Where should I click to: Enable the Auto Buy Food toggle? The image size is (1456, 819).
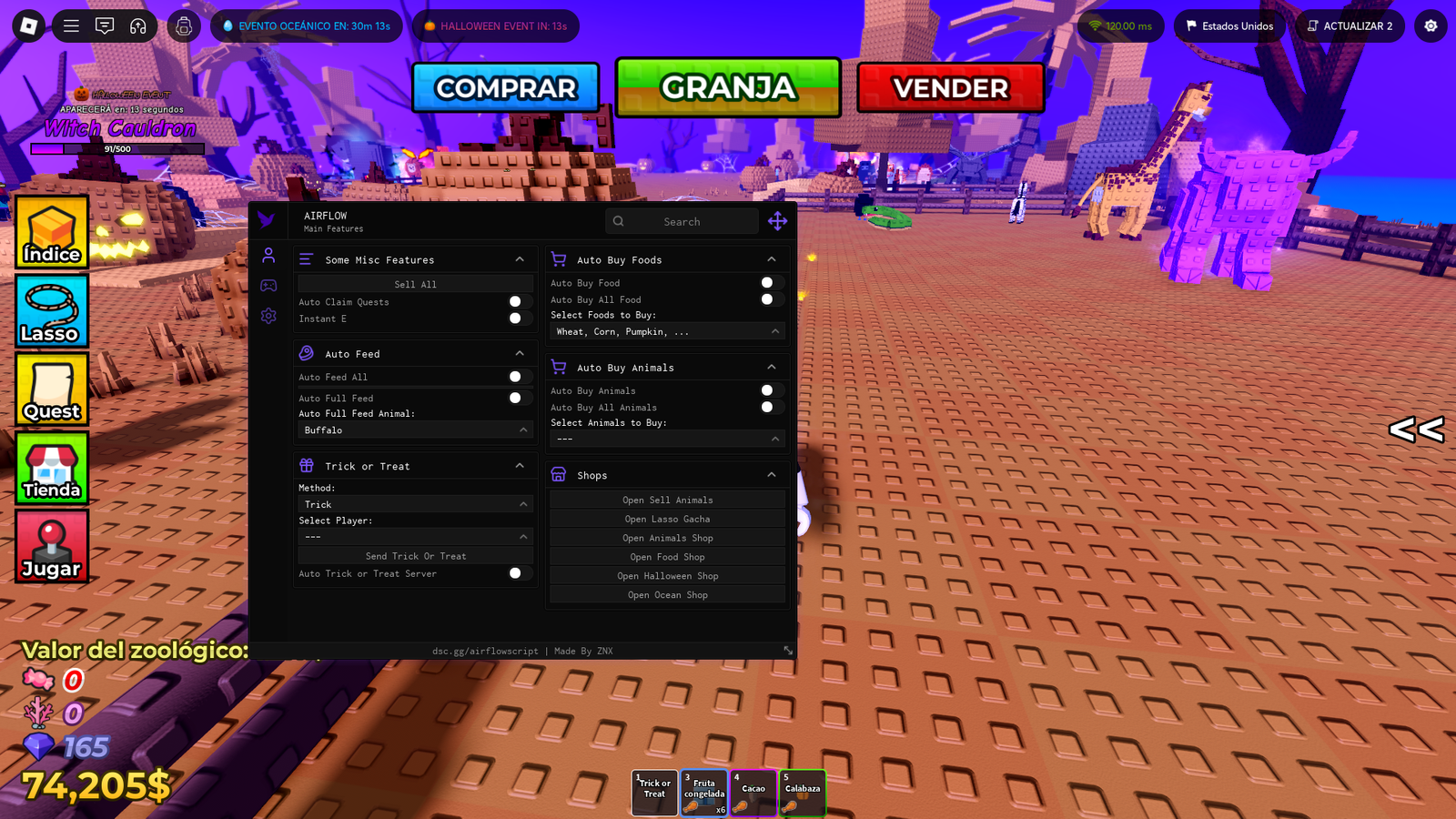(771, 282)
